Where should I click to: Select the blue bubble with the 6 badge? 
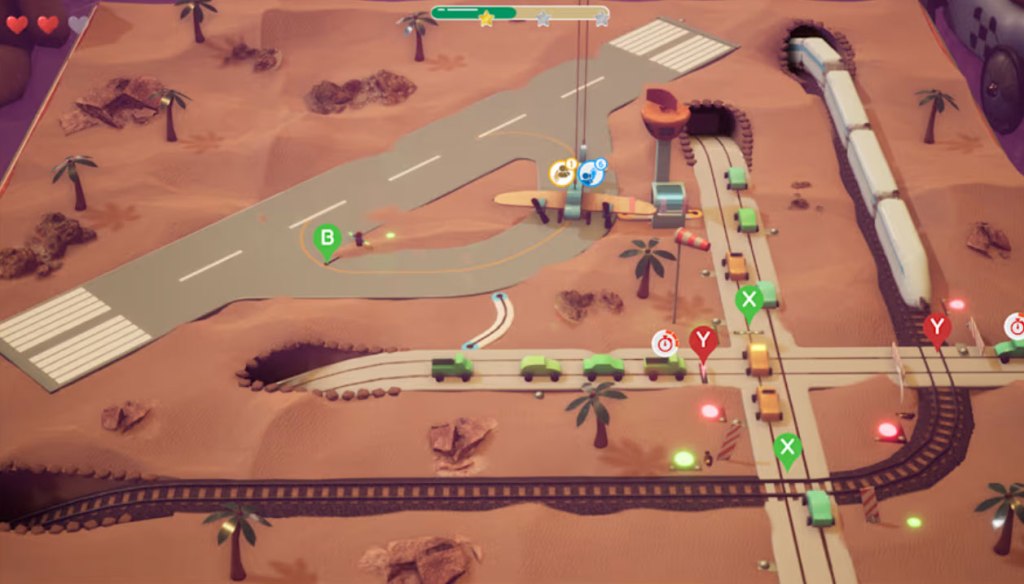pos(593,173)
